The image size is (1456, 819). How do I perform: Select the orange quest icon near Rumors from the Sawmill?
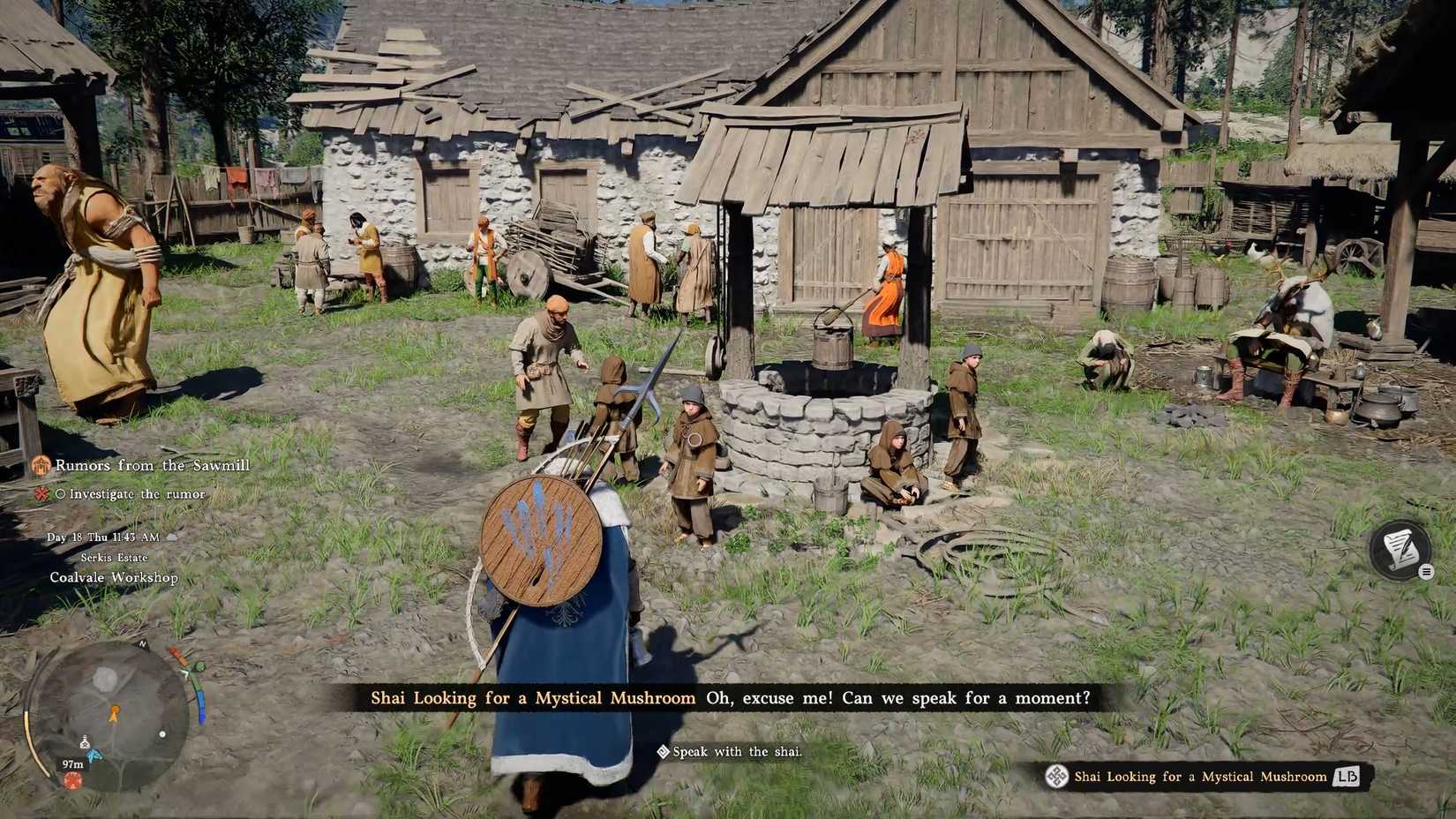[41, 466]
